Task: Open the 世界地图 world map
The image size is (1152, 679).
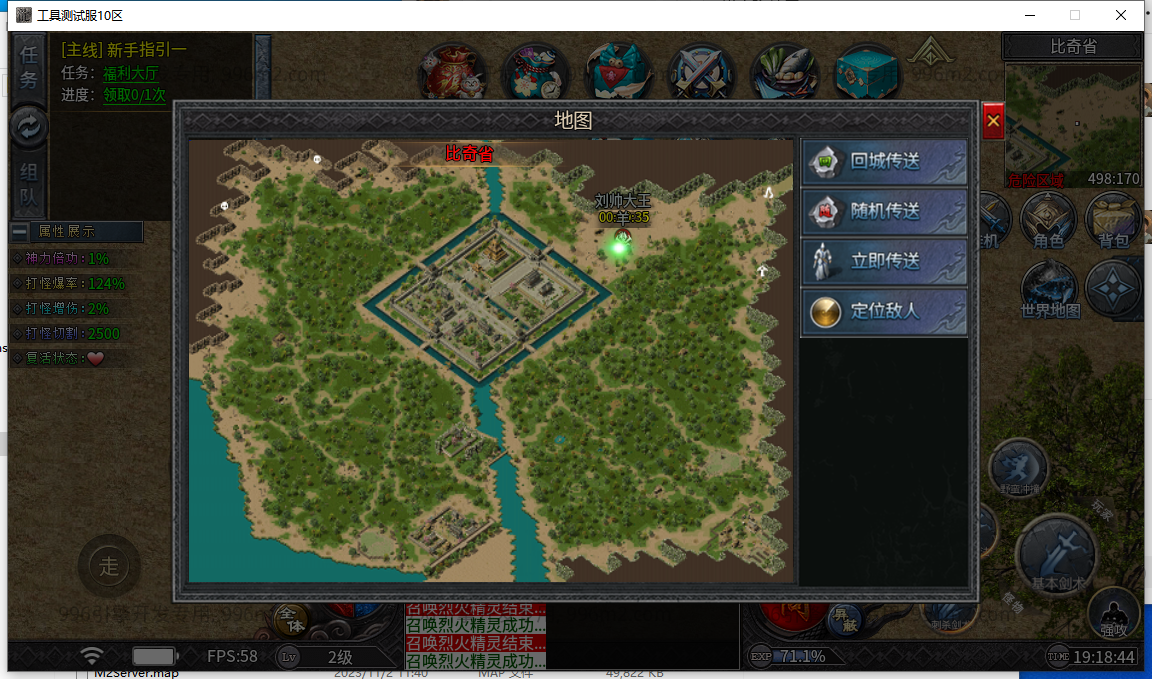Action: point(1050,290)
